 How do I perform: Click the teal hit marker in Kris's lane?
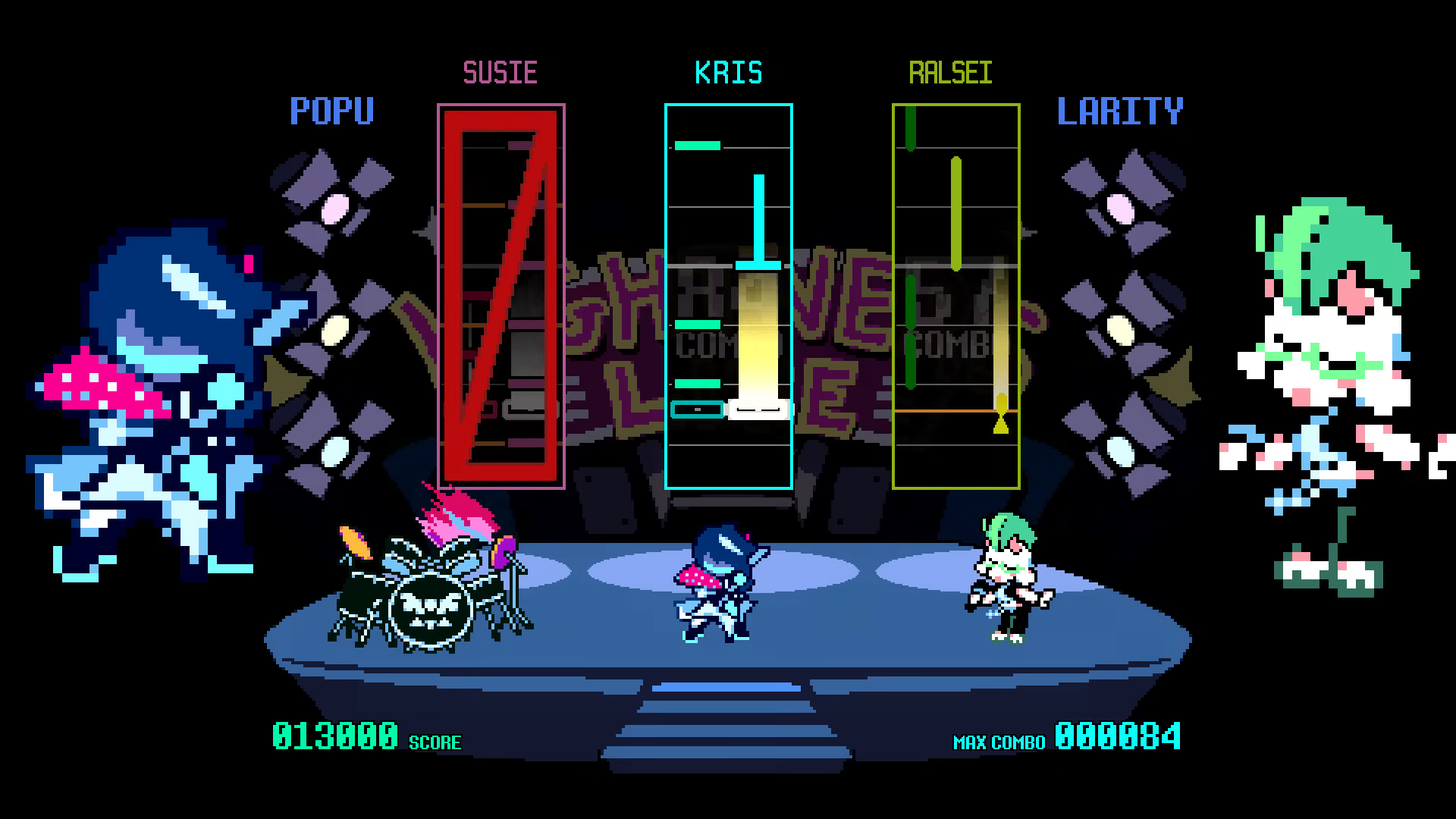coord(695,409)
